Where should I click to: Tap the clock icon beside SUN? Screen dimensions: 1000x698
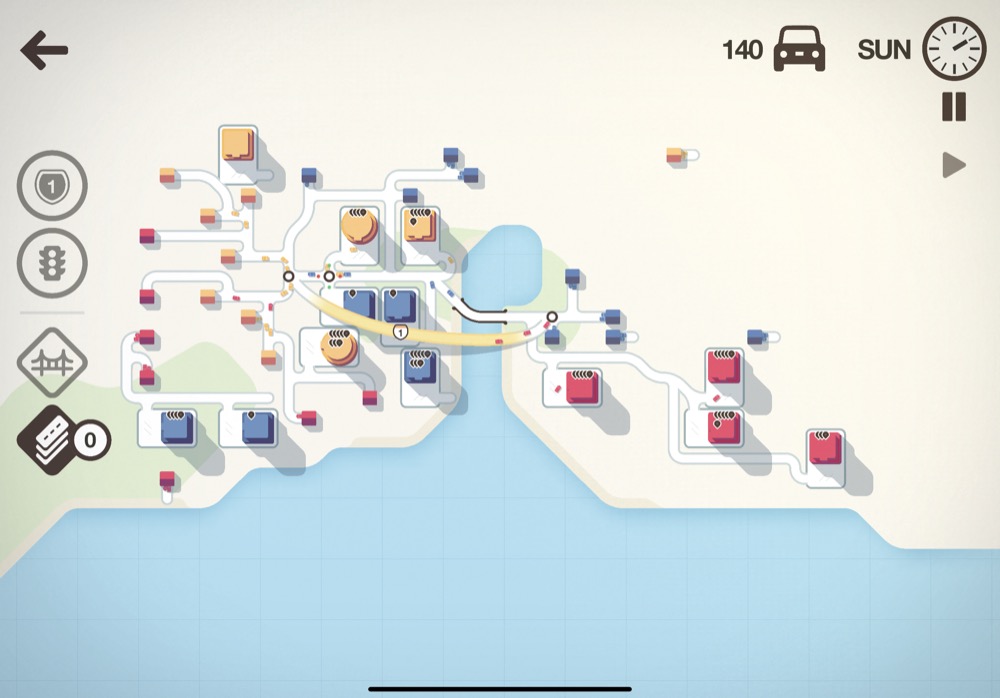(x=953, y=48)
